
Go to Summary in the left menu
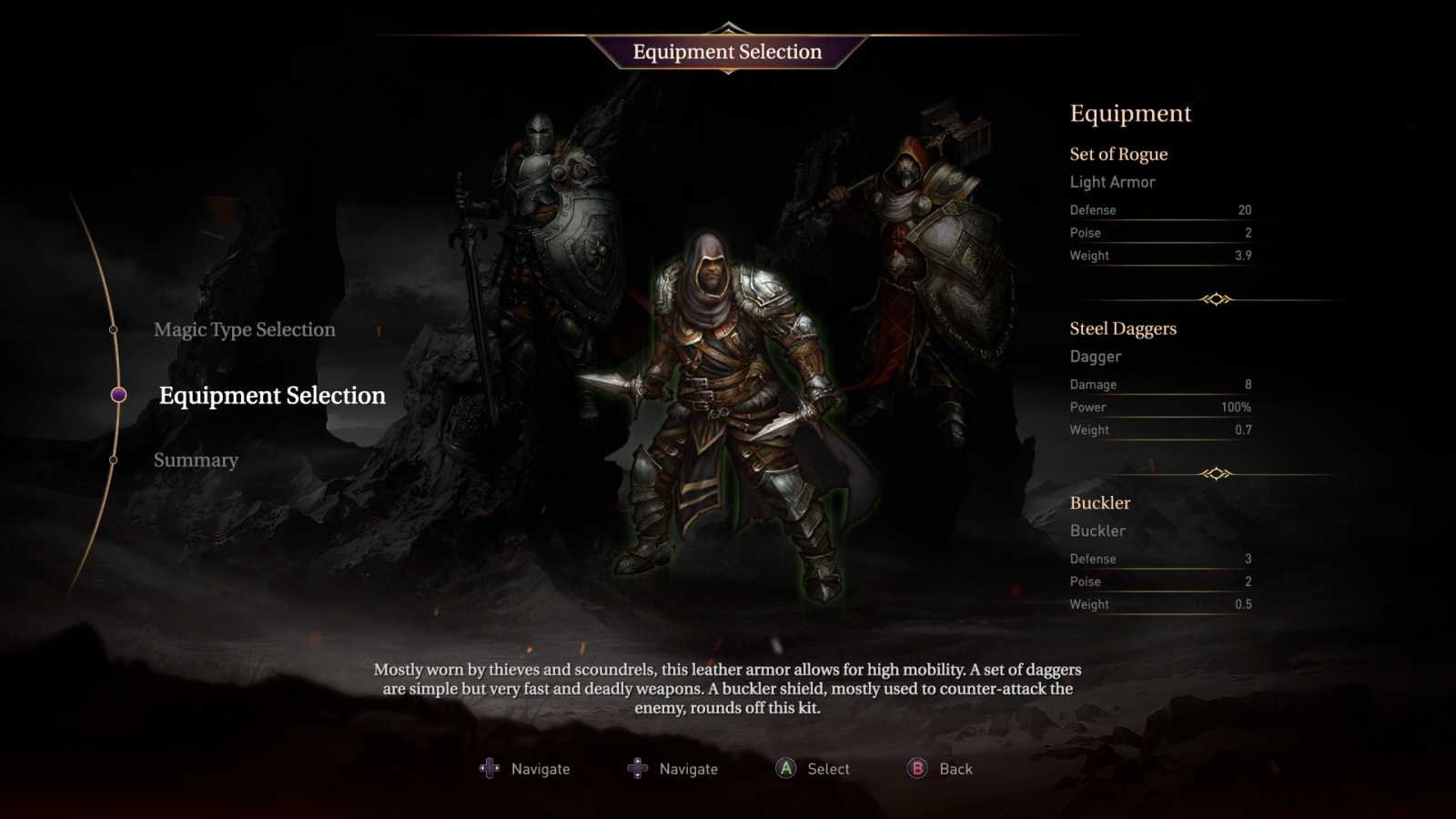[x=196, y=460]
